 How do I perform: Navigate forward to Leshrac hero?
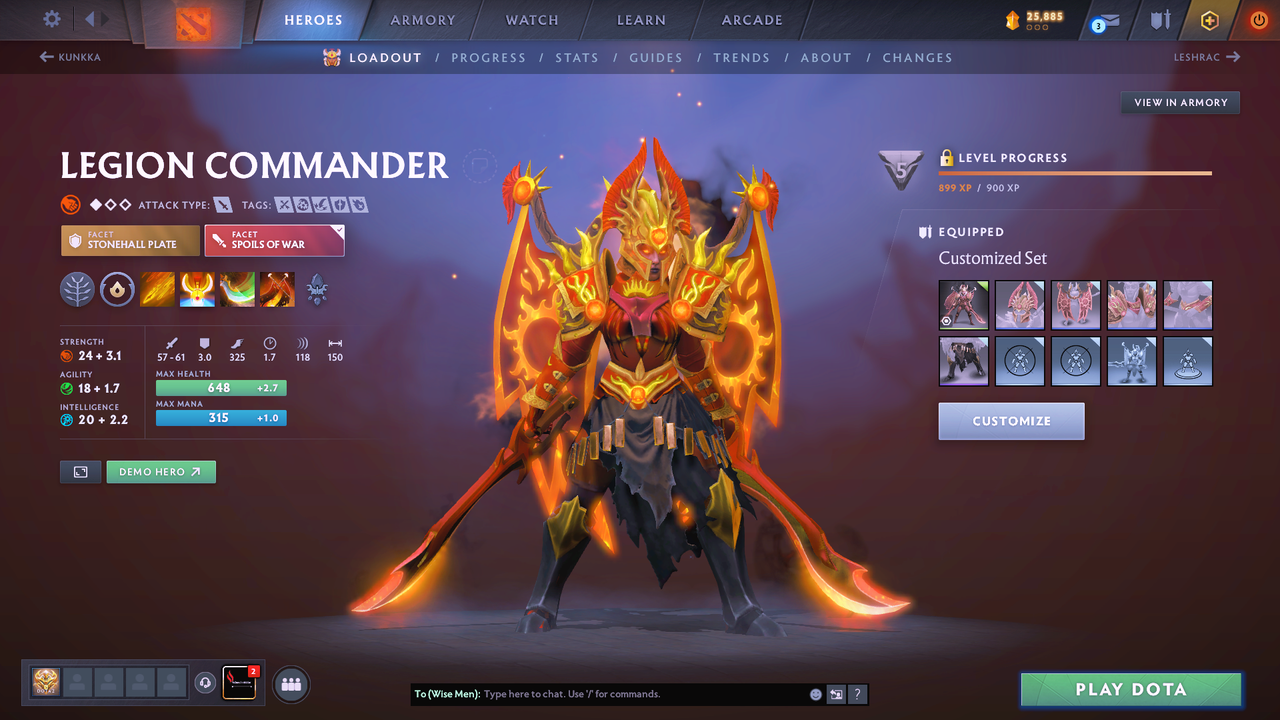1207,57
